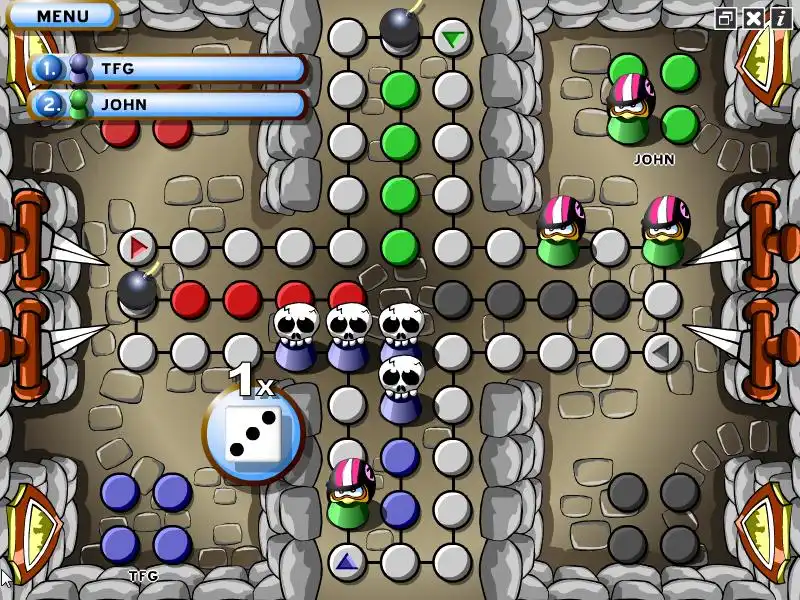Toggle windowed mode with the window icon
Image resolution: width=800 pixels, height=600 pixels.
pos(726,17)
